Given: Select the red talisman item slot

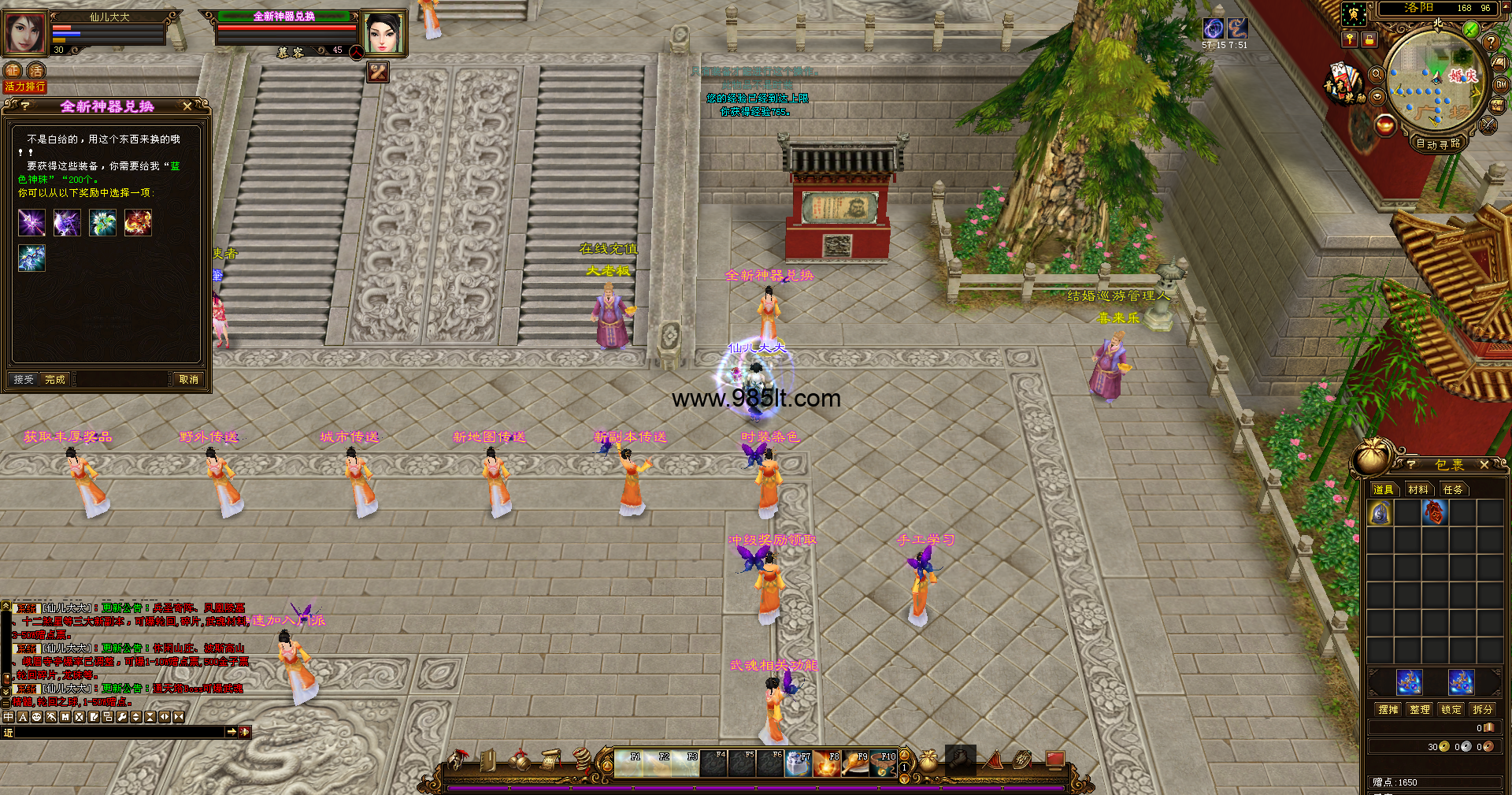Looking at the screenshot, I should tap(1434, 513).
